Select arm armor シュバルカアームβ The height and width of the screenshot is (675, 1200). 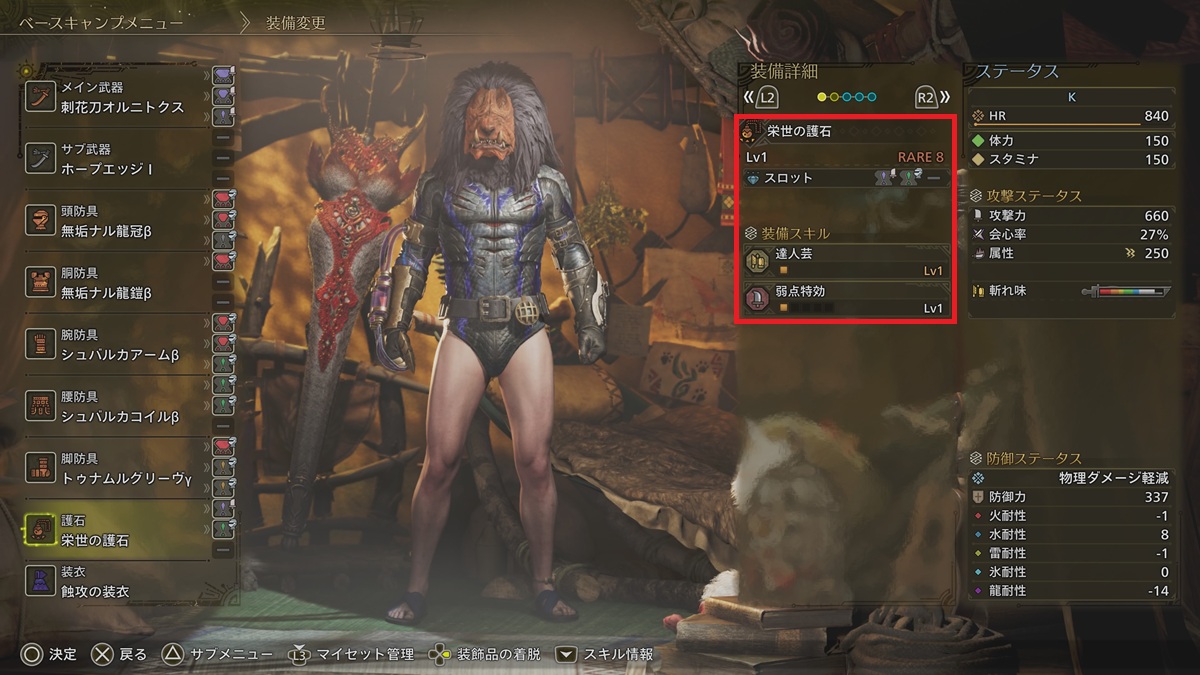tap(120, 346)
